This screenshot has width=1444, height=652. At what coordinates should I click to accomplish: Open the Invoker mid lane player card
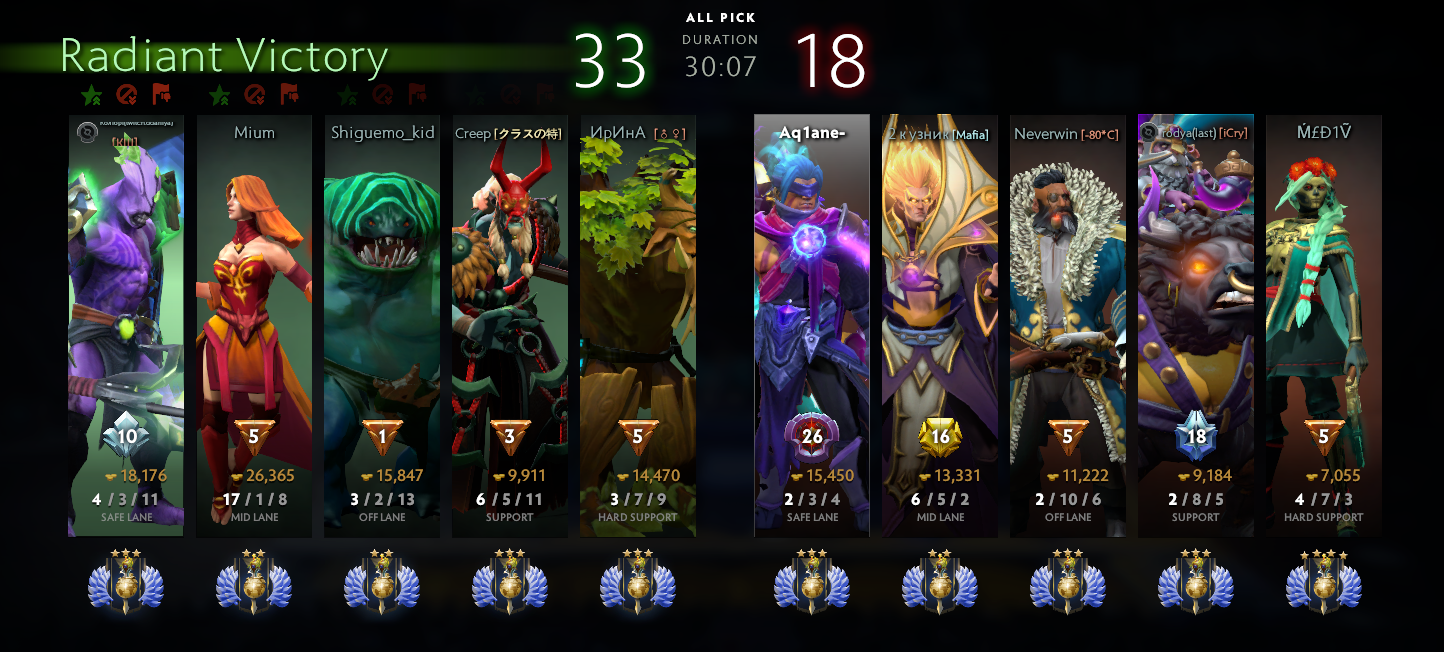[x=940, y=300]
